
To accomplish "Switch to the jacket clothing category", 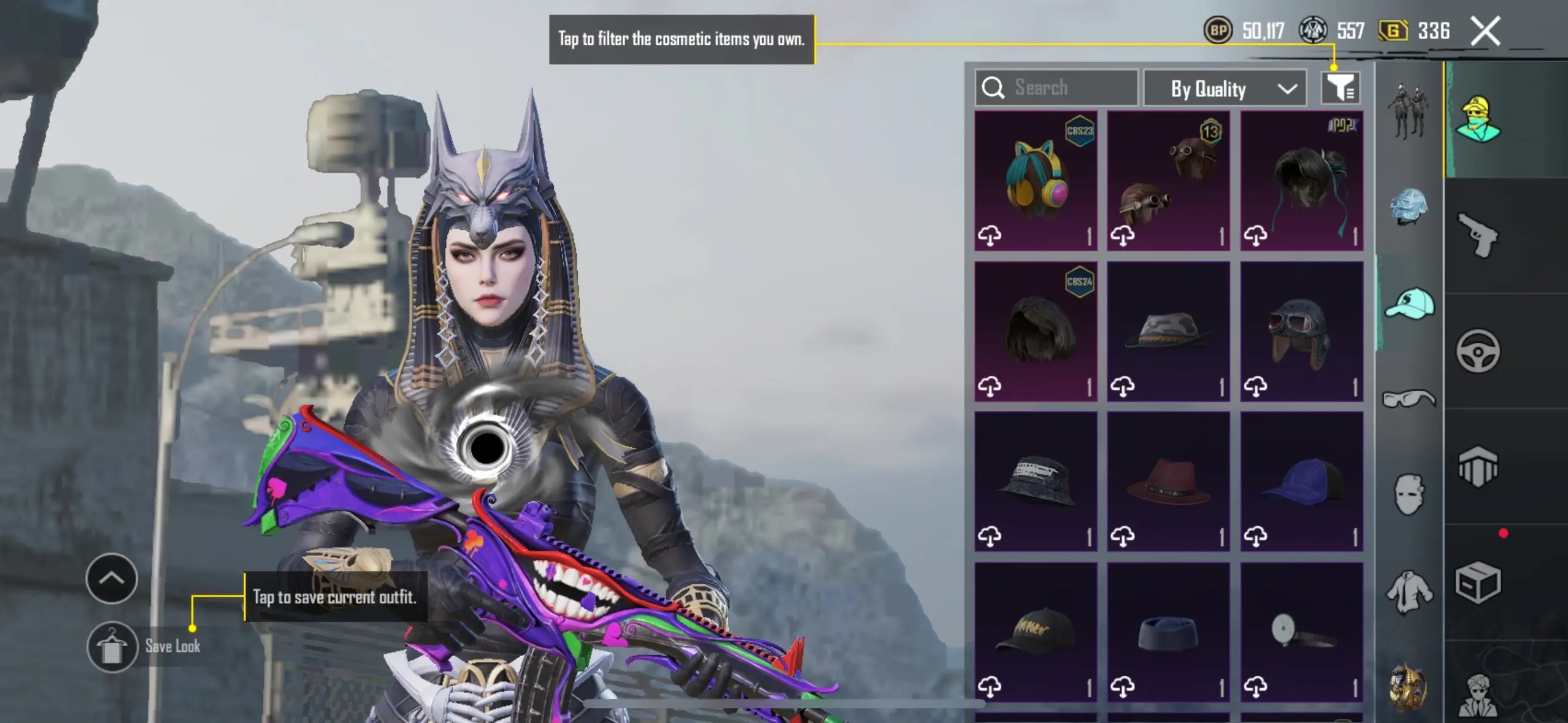I will 1409,591.
